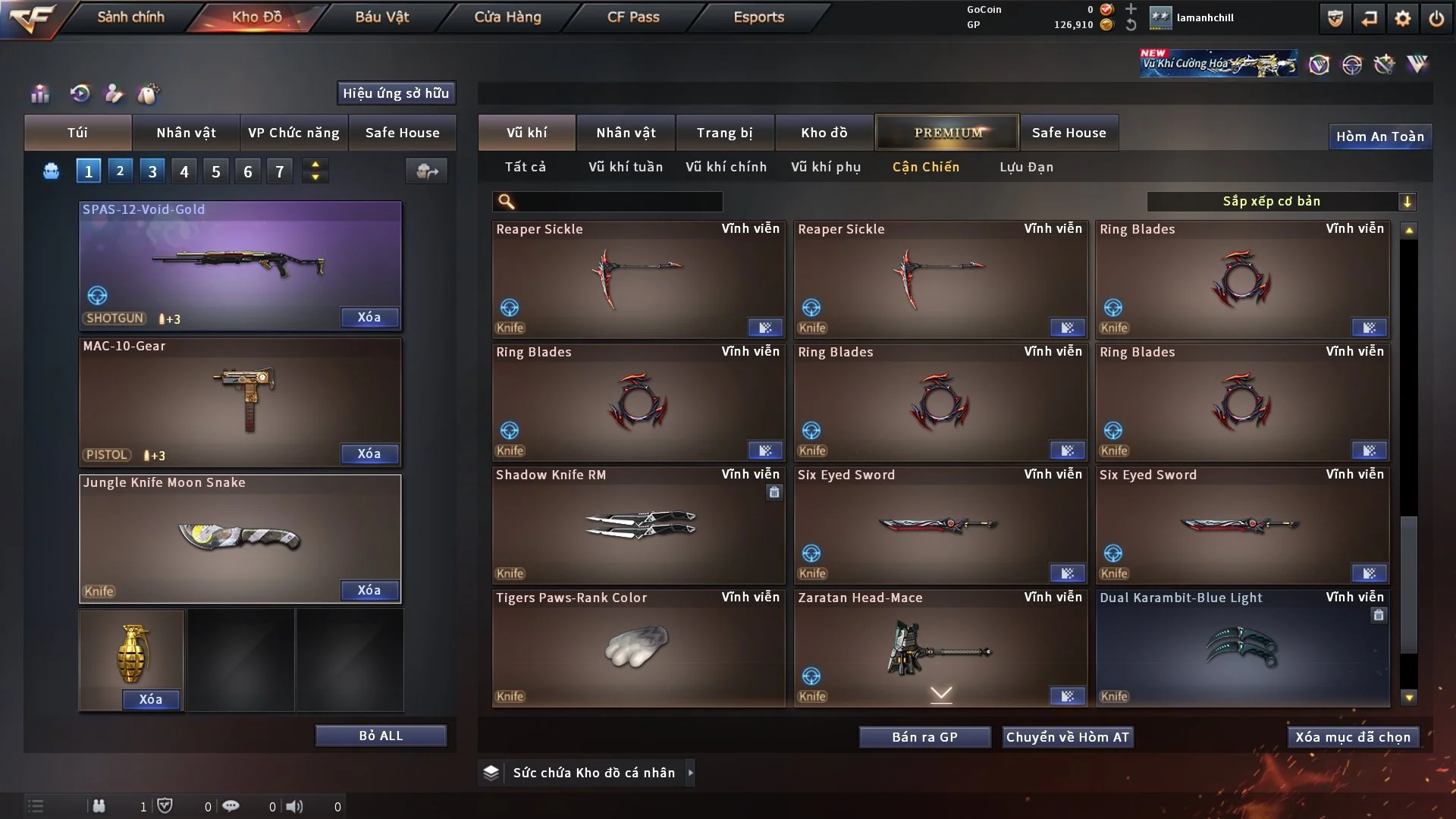The image size is (1456, 819).
Task: Open the CF Pass menu
Action: tap(633, 17)
